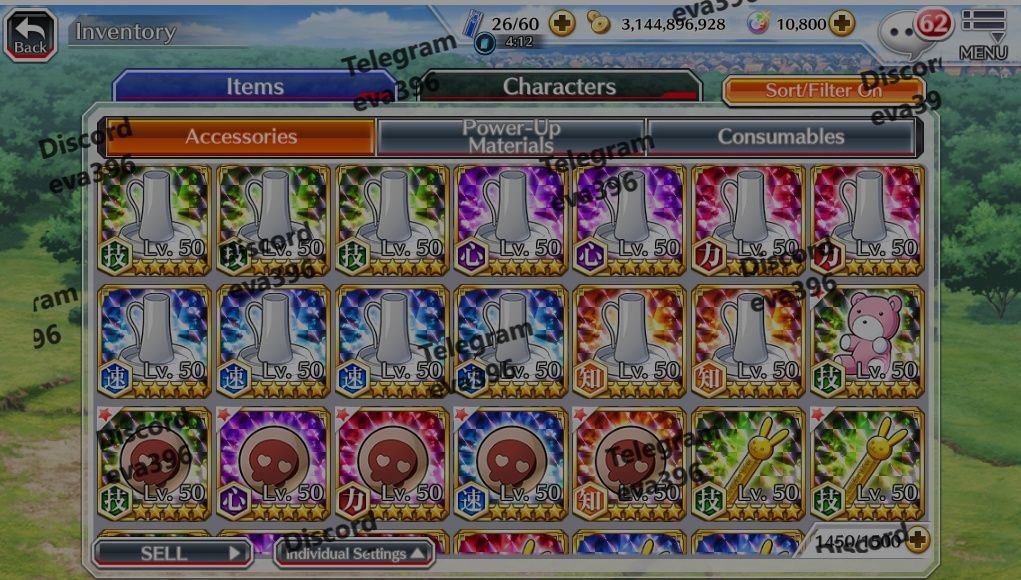Screen dimensions: 1021x580
Task: Open the MENU in the corner
Action: (x=983, y=33)
